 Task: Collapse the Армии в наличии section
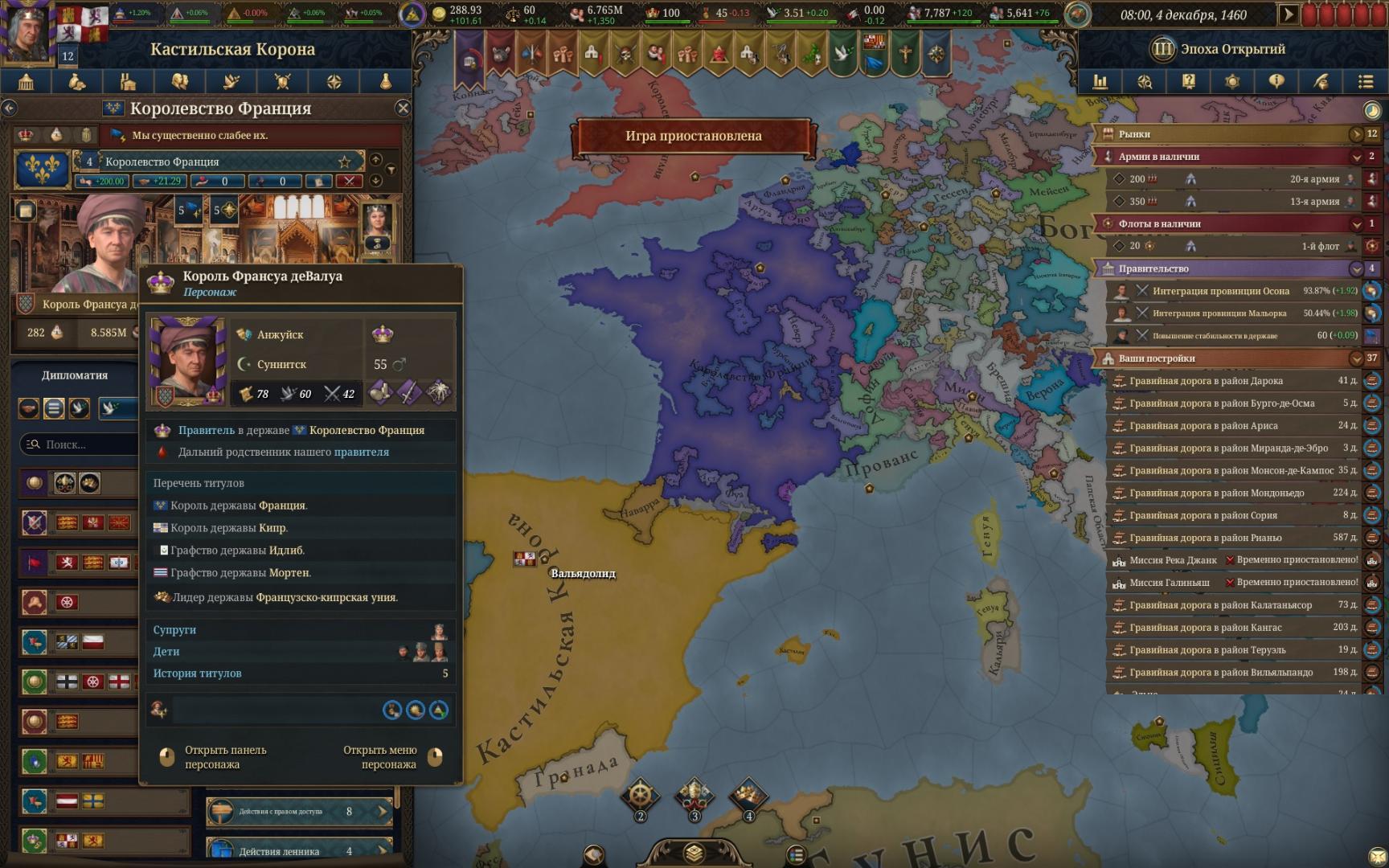click(x=1357, y=157)
